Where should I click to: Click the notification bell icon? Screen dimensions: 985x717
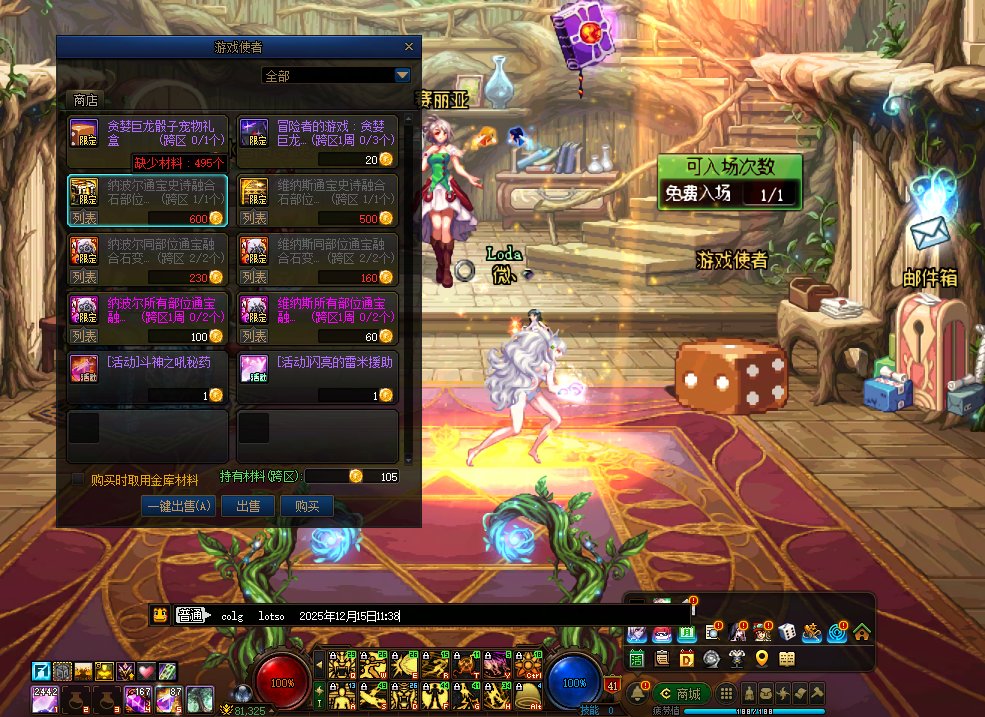[636, 693]
